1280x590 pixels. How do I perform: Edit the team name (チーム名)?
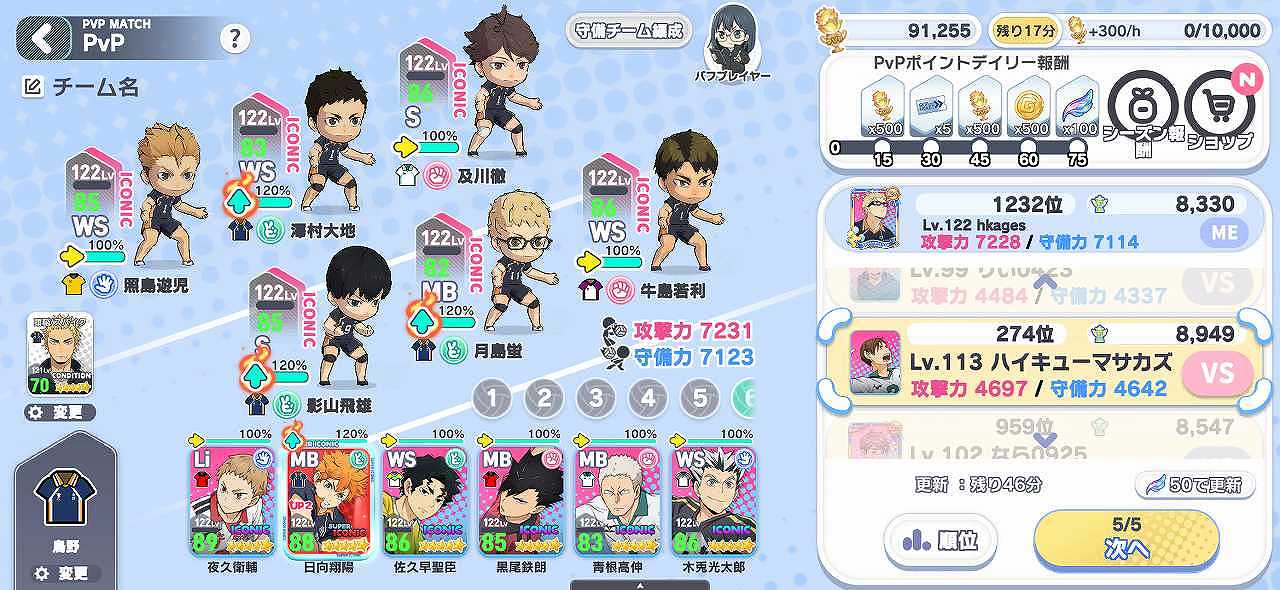[82, 88]
